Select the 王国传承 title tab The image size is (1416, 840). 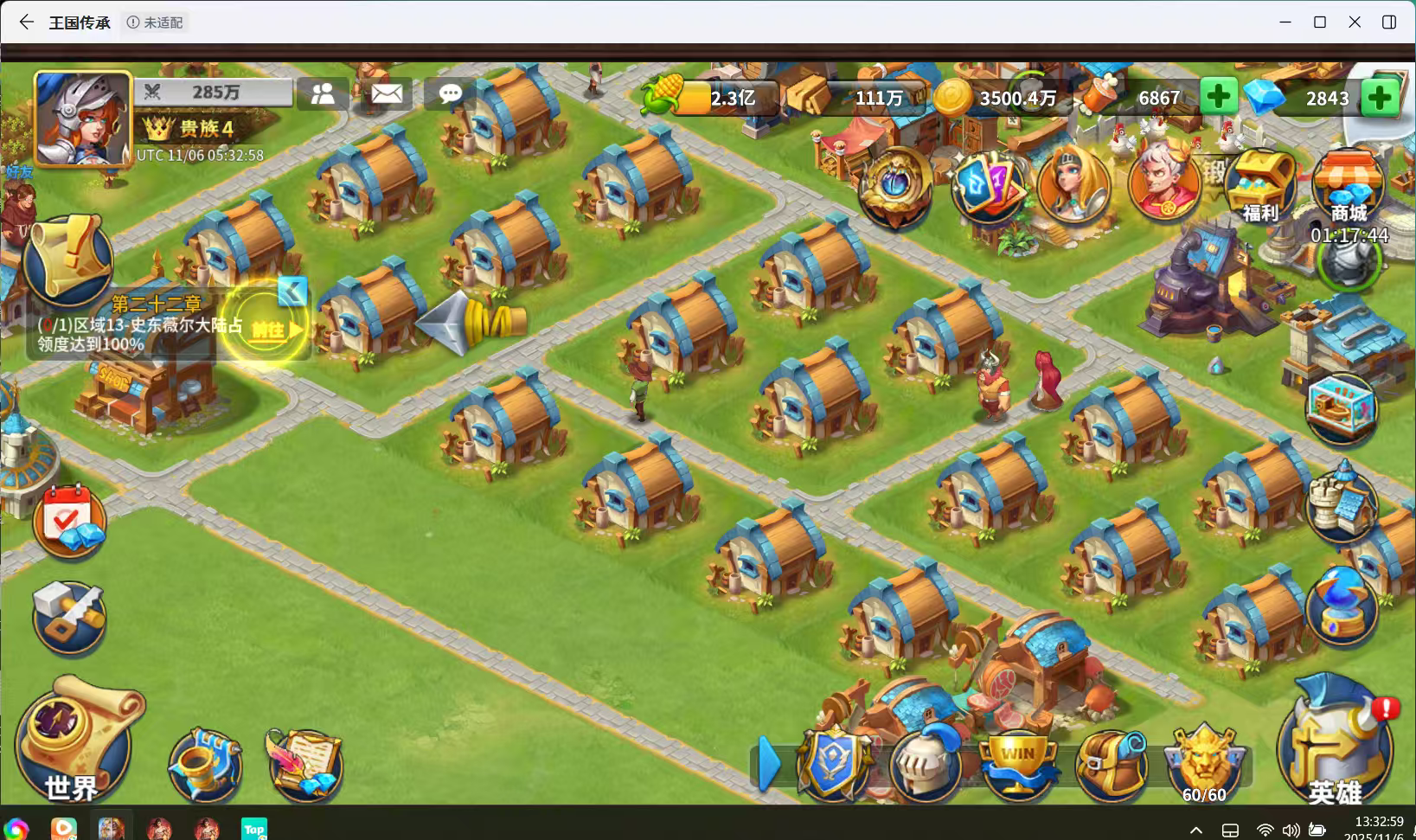80,22
